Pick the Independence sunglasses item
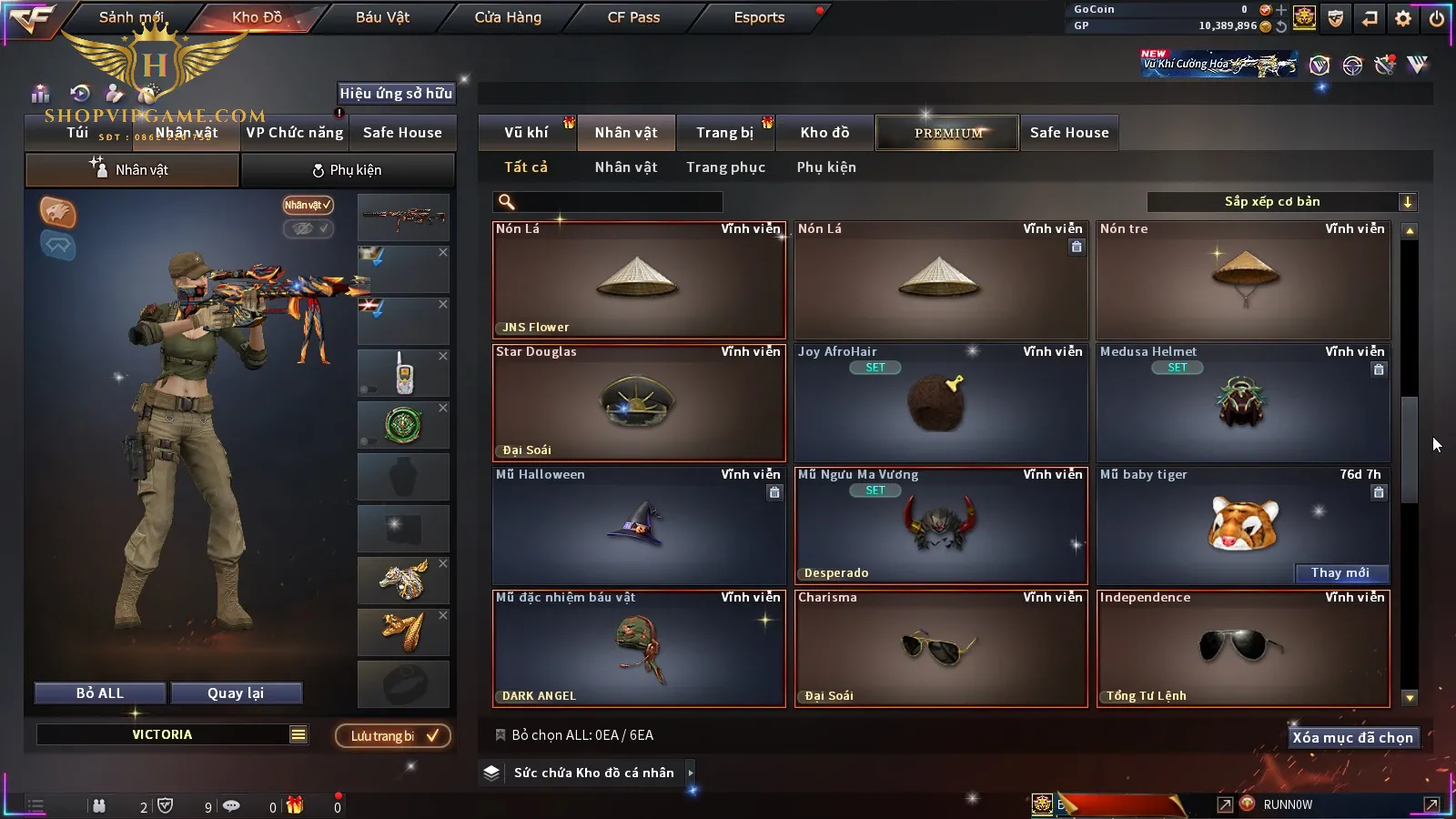The width and height of the screenshot is (1456, 819). 1243,649
